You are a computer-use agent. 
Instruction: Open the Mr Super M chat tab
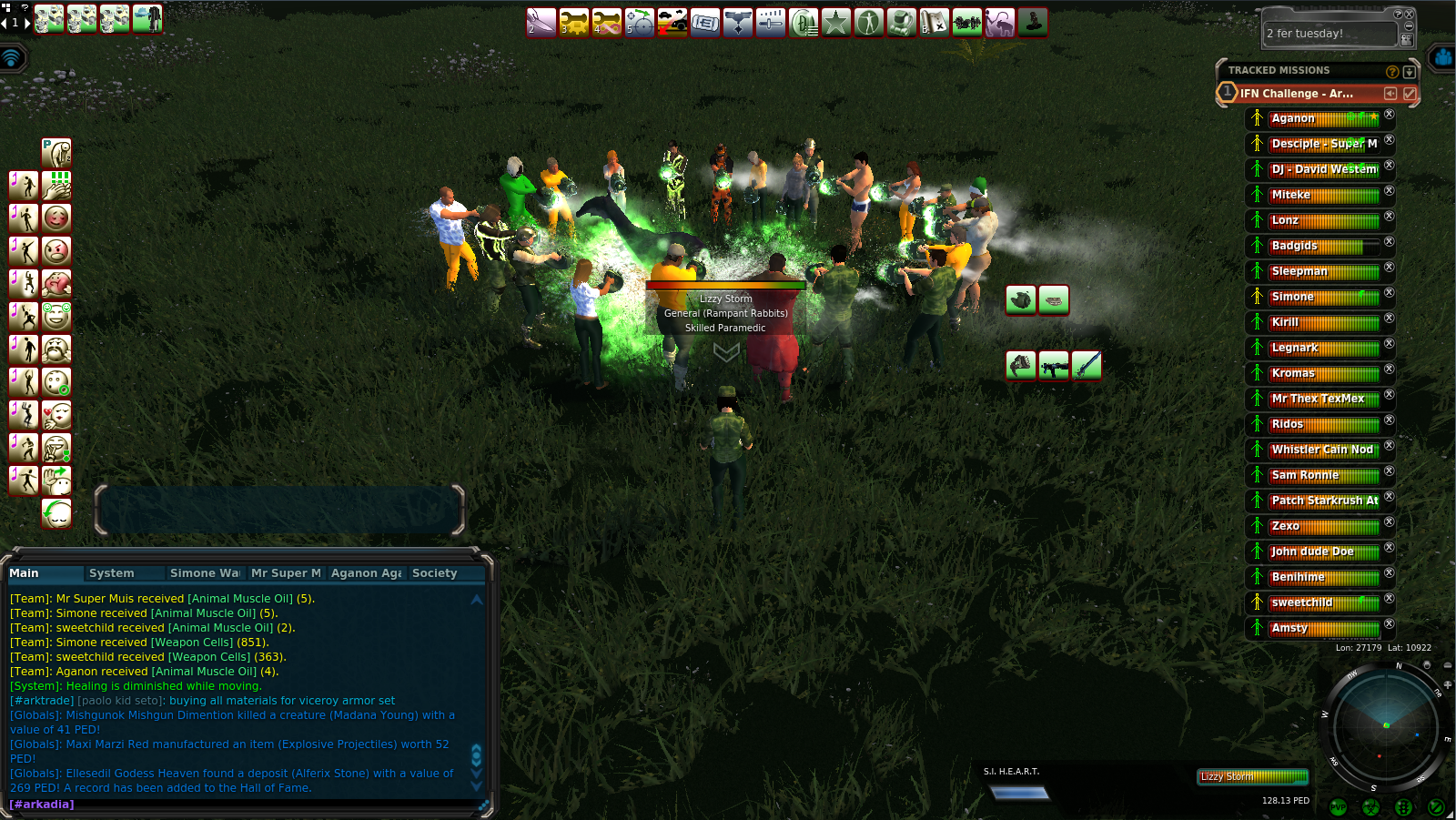286,573
